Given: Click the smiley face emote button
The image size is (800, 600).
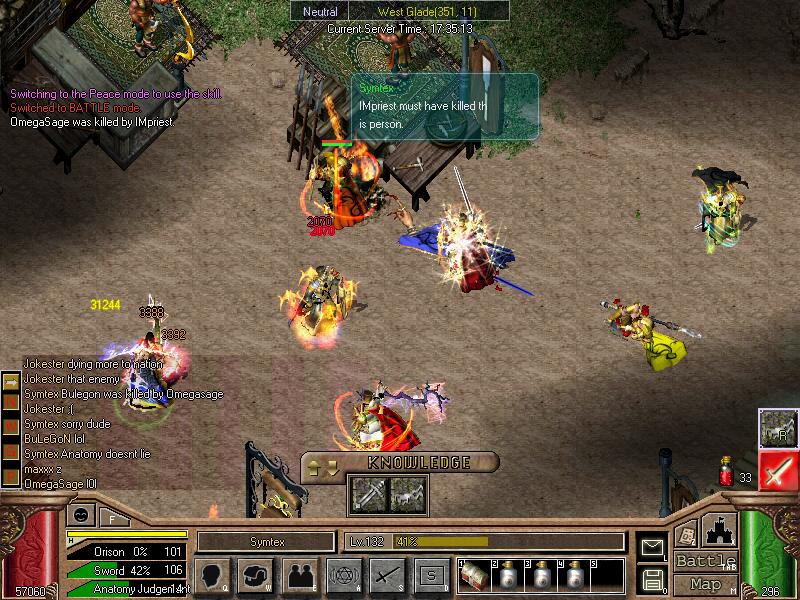Looking at the screenshot, I should click(79, 516).
